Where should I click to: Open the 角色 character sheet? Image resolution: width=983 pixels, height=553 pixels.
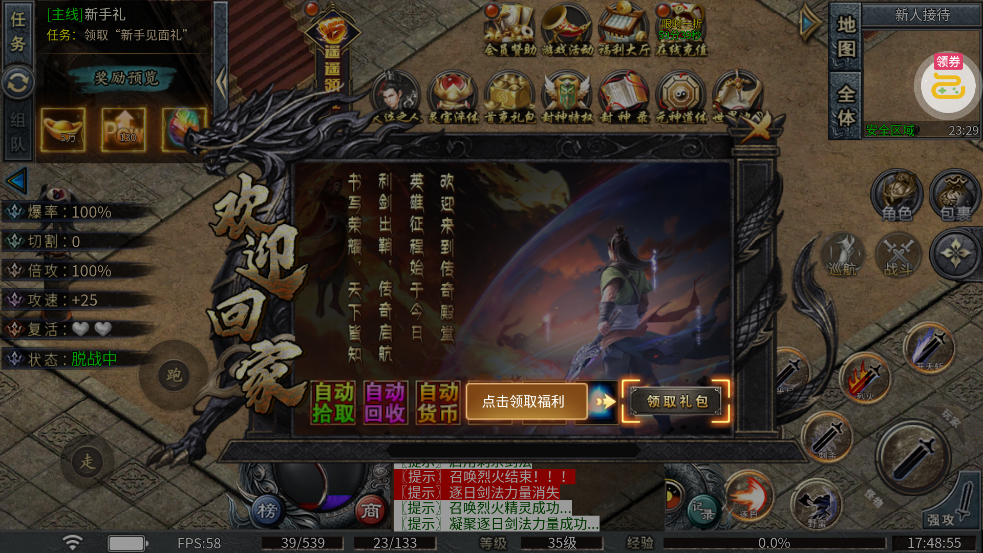pos(896,195)
